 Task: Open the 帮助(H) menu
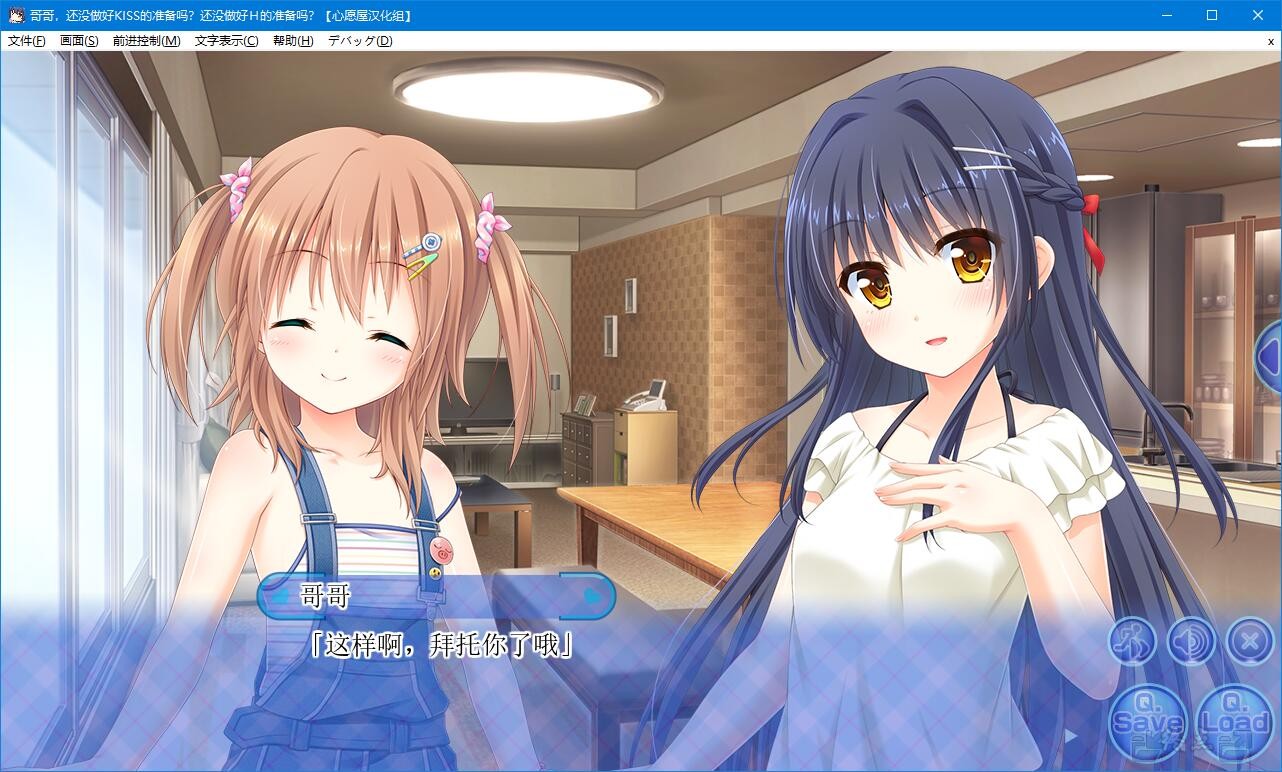[x=291, y=41]
